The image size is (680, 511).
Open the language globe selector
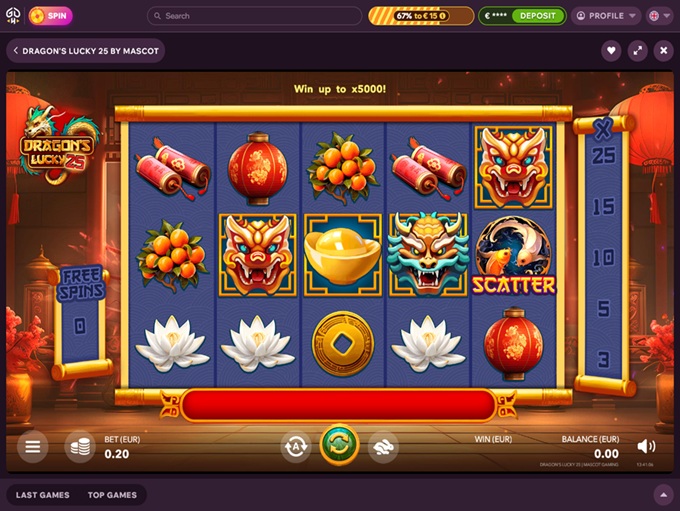coord(659,16)
